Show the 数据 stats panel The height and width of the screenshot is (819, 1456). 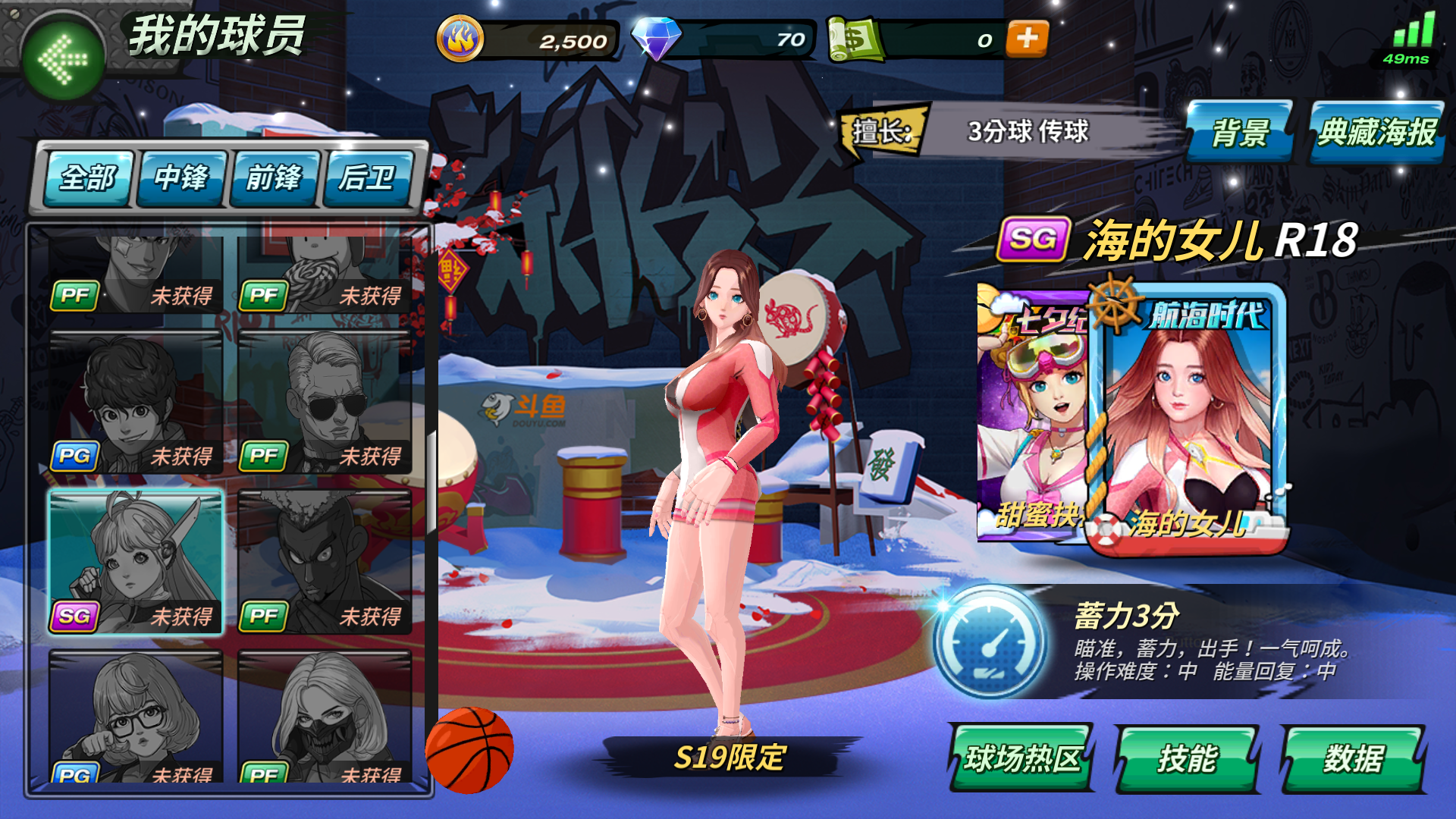pyautogui.click(x=1354, y=758)
